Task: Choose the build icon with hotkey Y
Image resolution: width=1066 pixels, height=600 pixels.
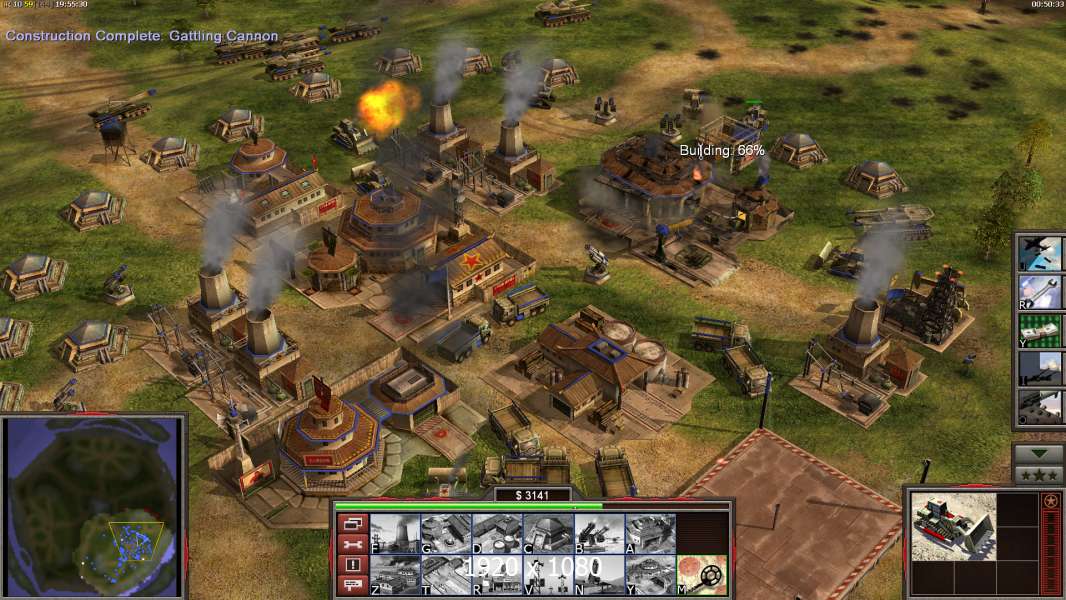Action: click(x=650, y=574)
